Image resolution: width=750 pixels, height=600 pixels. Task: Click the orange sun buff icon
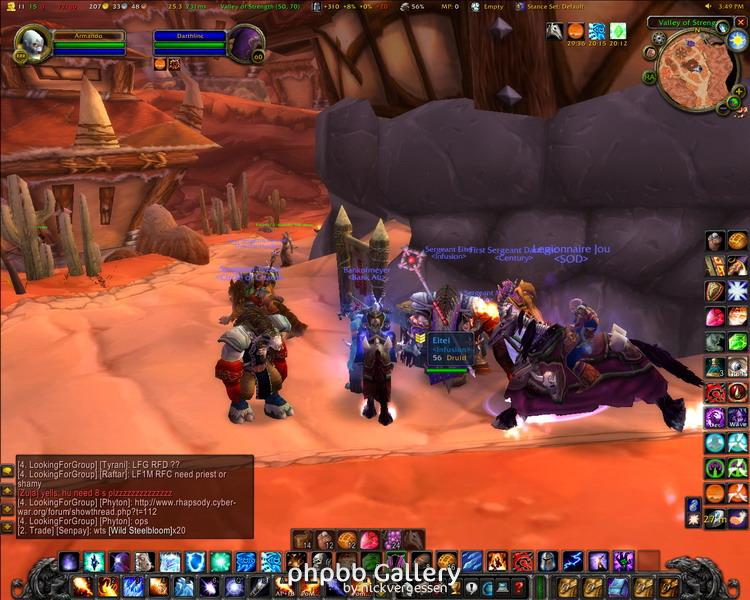(576, 32)
